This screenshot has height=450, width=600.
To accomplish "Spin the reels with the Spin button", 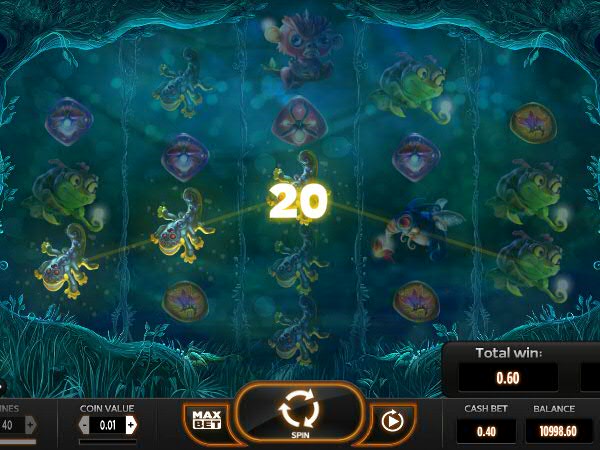I will [x=298, y=412].
